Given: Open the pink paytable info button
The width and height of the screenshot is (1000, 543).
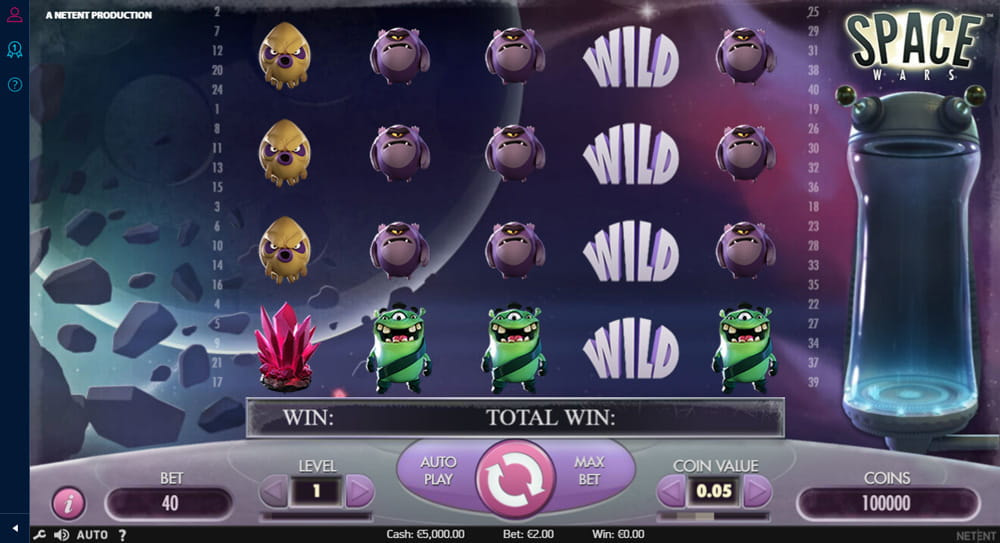Looking at the screenshot, I should pyautogui.click(x=68, y=503).
